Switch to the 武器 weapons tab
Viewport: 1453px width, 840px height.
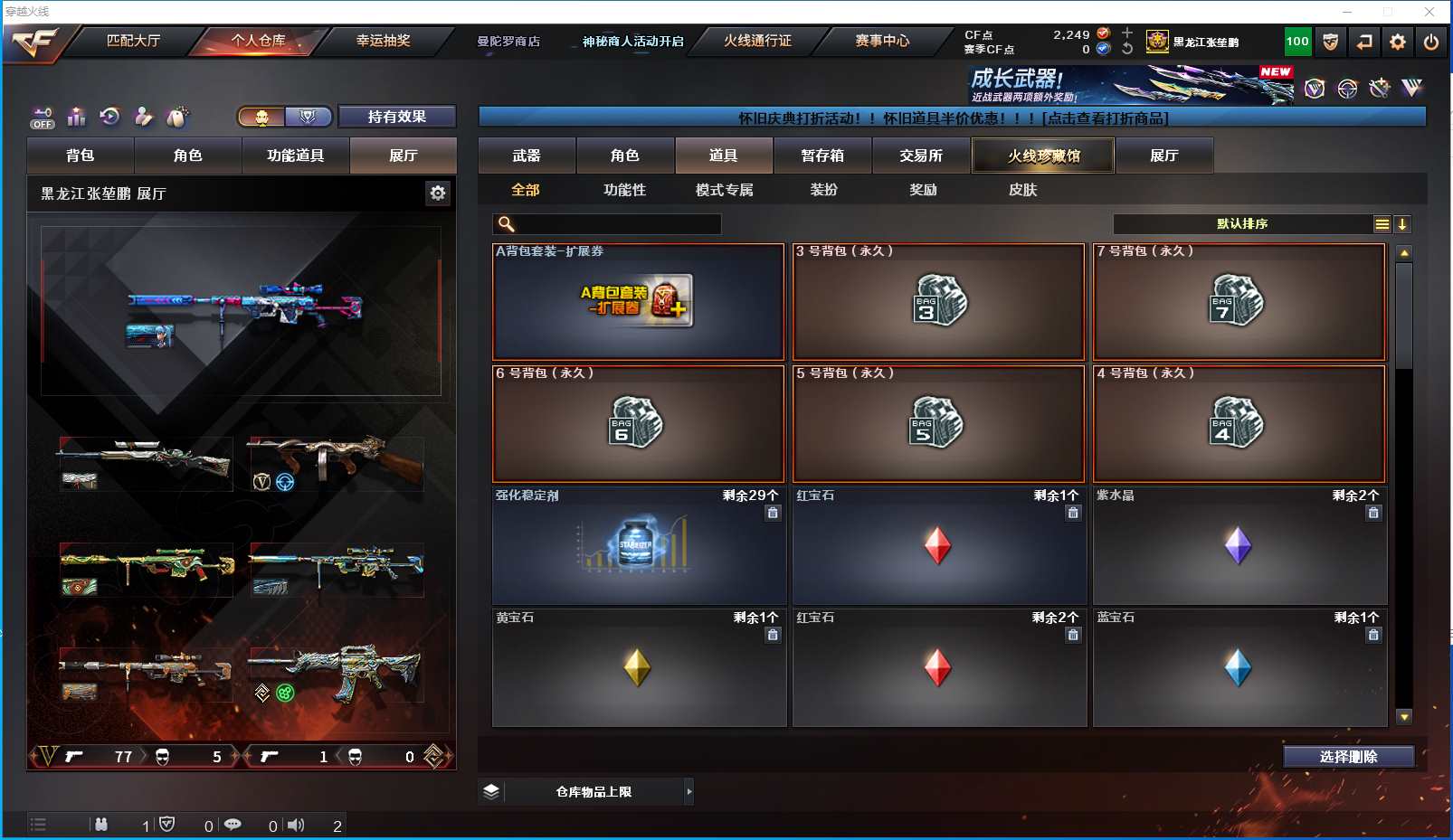click(527, 156)
